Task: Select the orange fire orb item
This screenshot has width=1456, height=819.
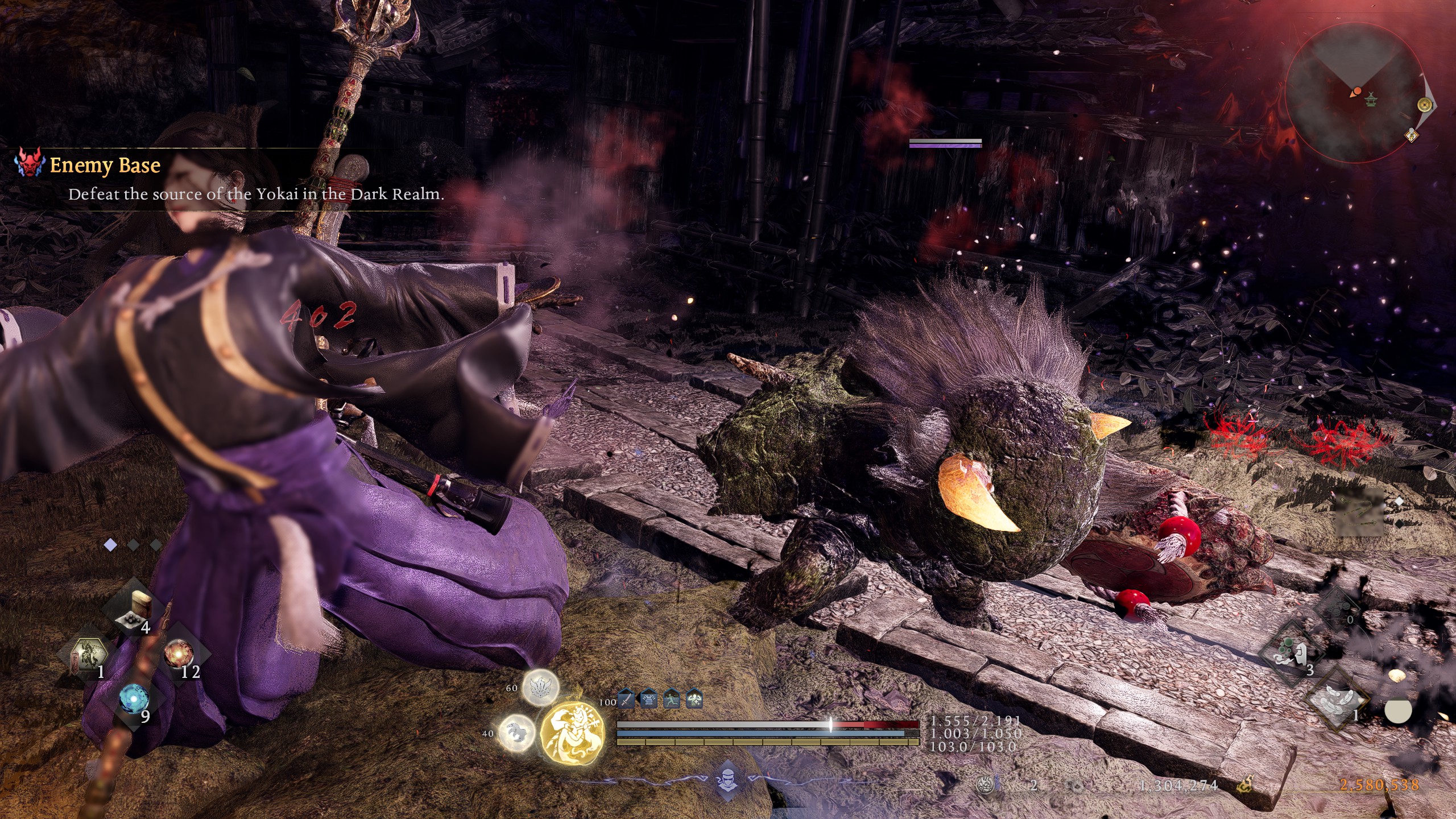Action: [x=178, y=654]
